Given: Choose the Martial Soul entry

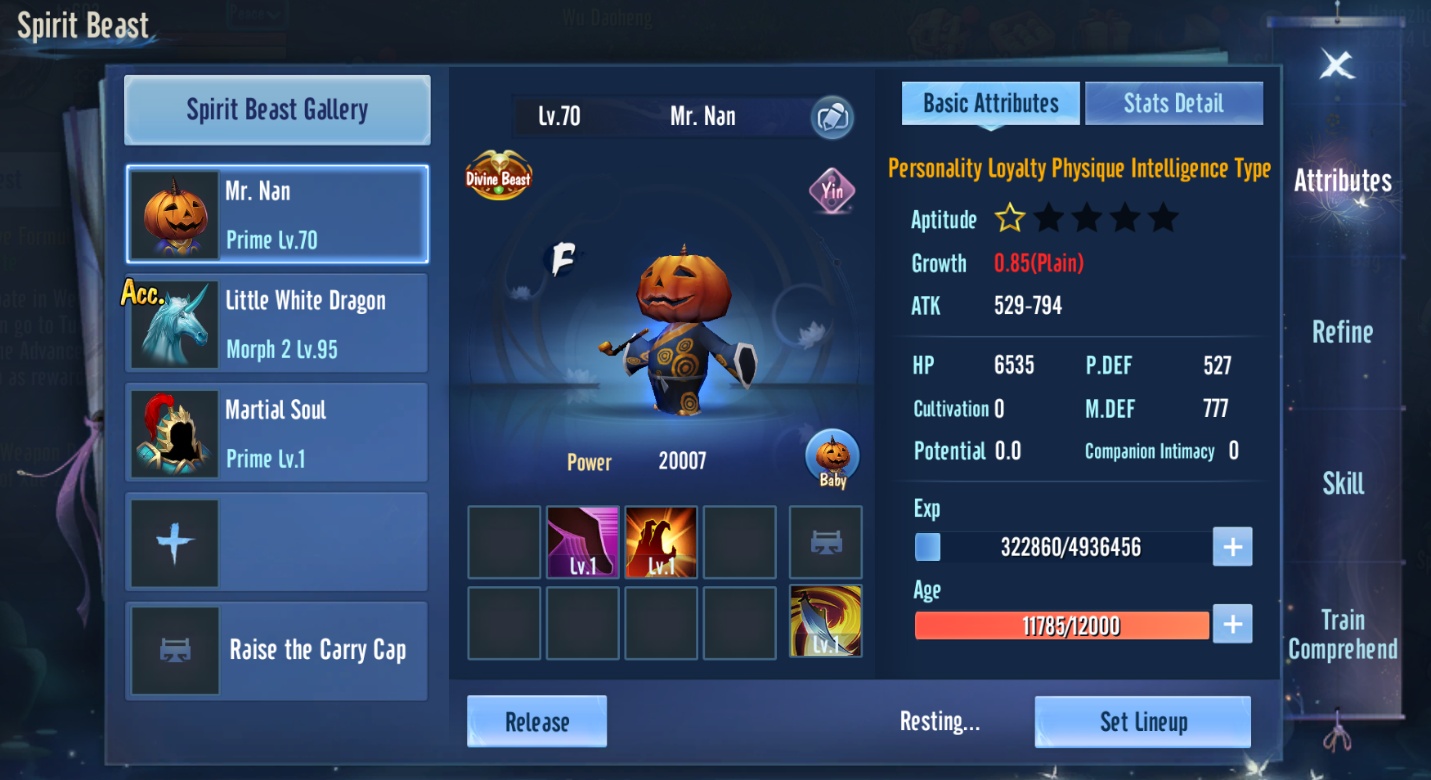Looking at the screenshot, I should point(277,433).
